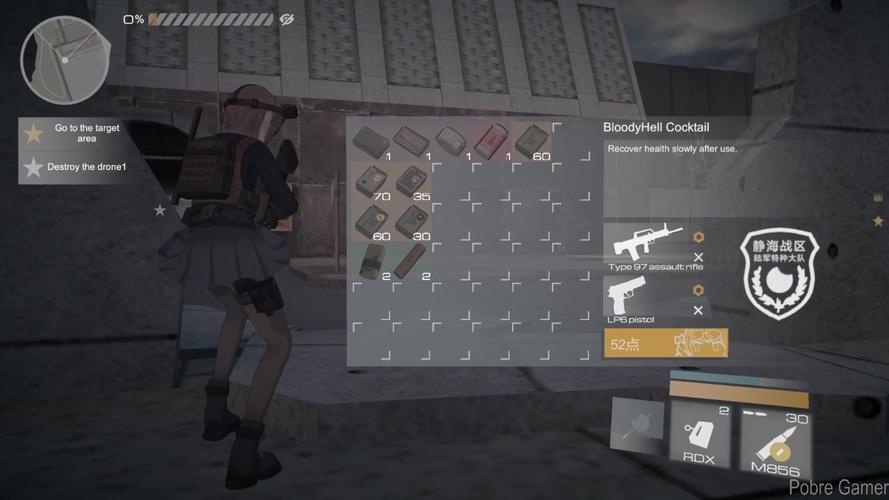Select the Type 97 assault rifle slot
The height and width of the screenshot is (500, 889).
coord(645,245)
